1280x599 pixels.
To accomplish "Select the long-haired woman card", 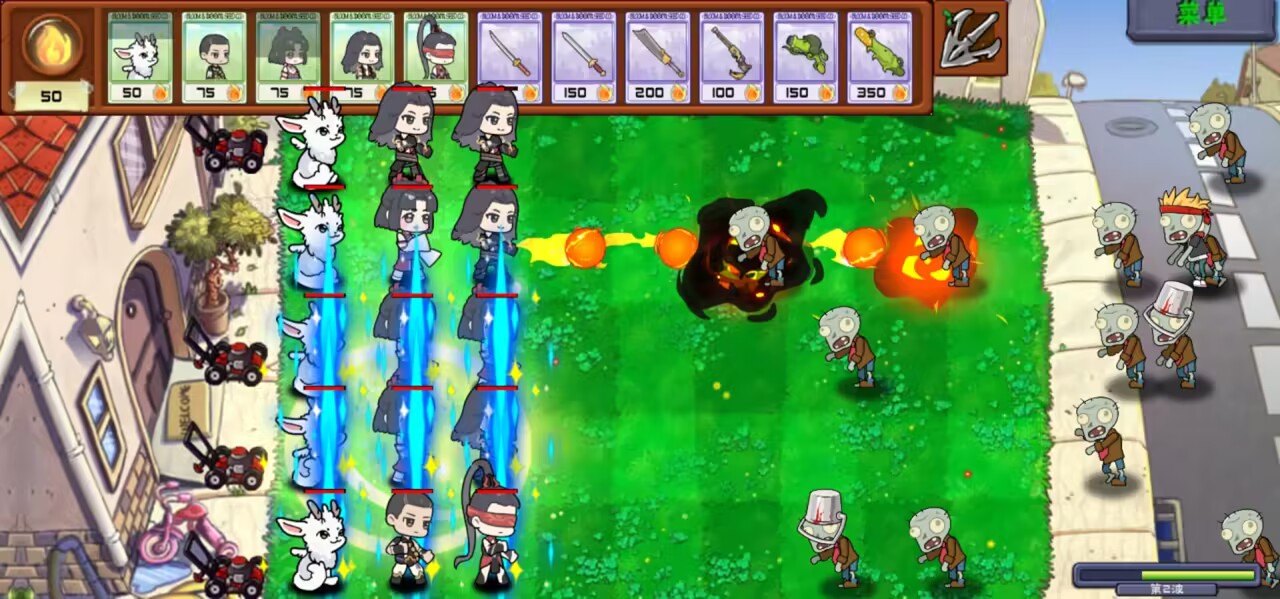I will click(x=362, y=57).
